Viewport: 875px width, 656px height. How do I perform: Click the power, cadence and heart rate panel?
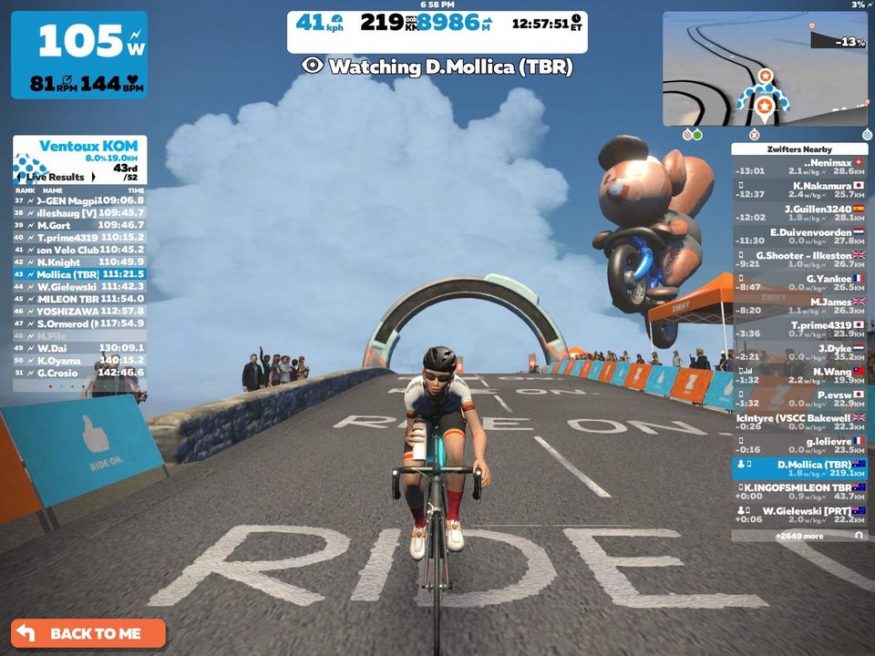[x=79, y=55]
